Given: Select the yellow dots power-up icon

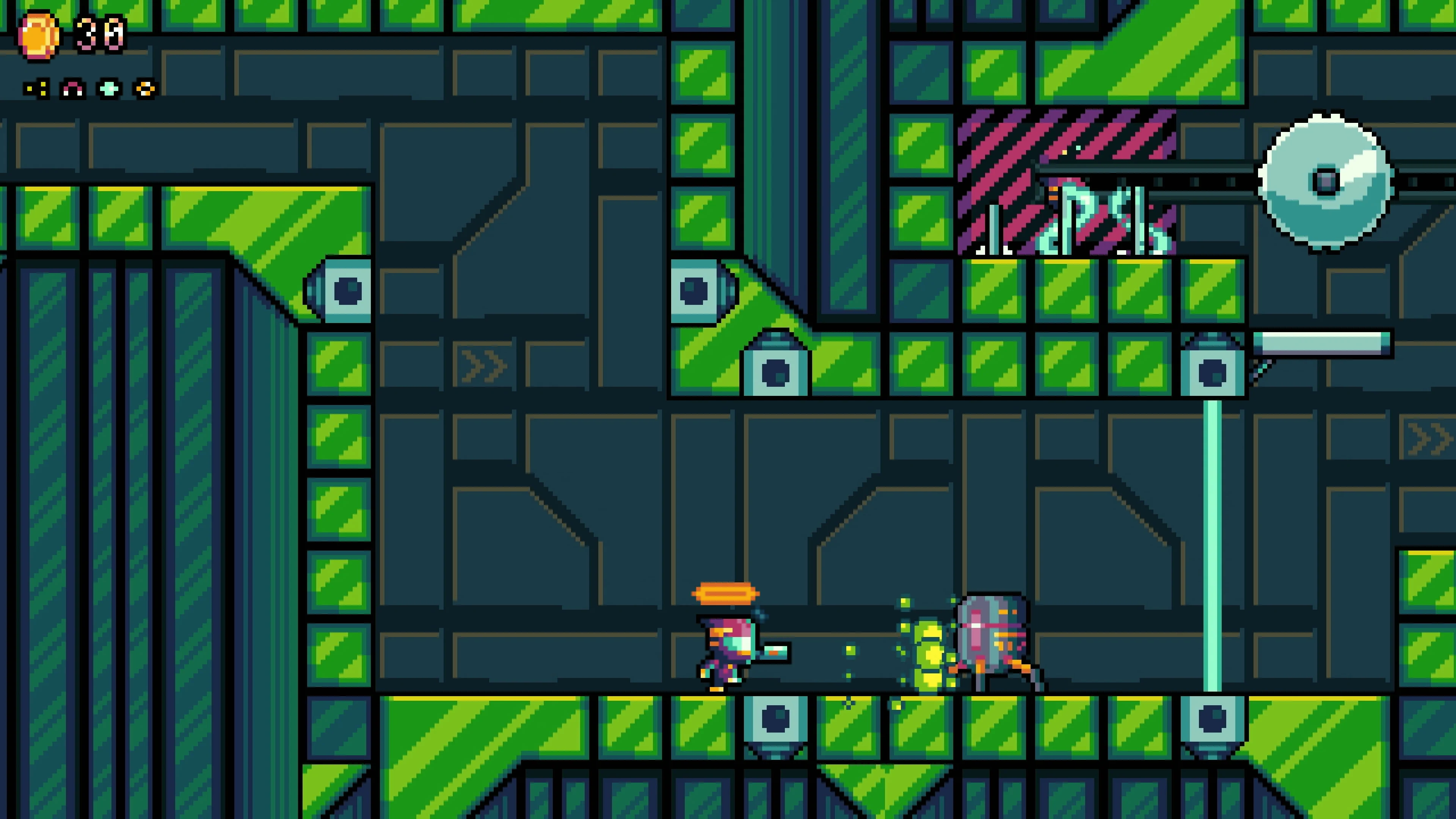Looking at the screenshot, I should tap(37, 89).
